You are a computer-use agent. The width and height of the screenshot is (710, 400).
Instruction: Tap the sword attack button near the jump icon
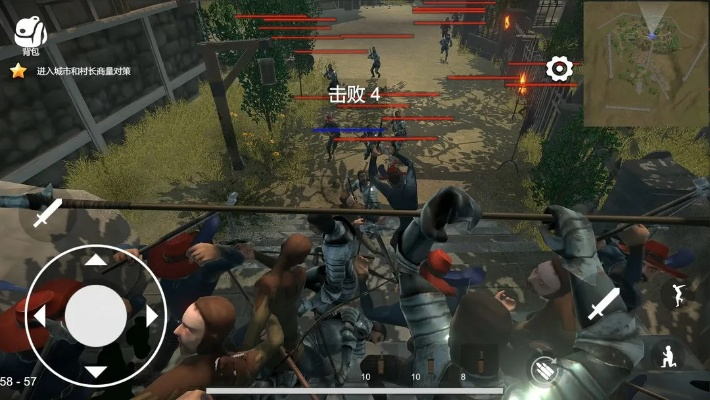click(x=603, y=304)
